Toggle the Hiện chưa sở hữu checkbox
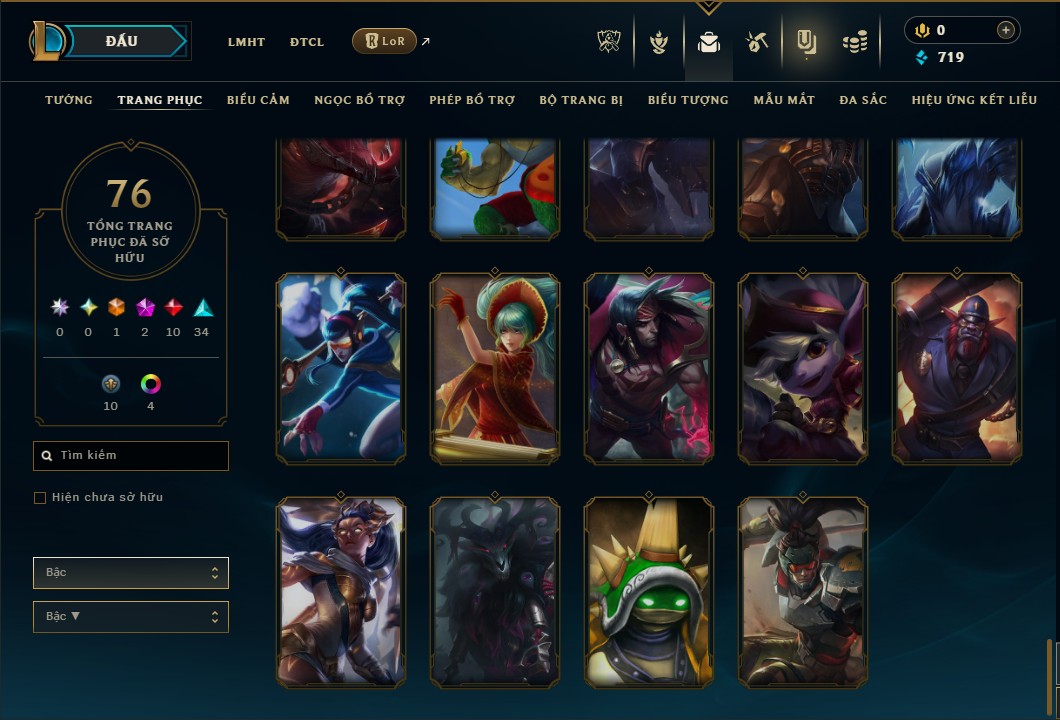 40,498
